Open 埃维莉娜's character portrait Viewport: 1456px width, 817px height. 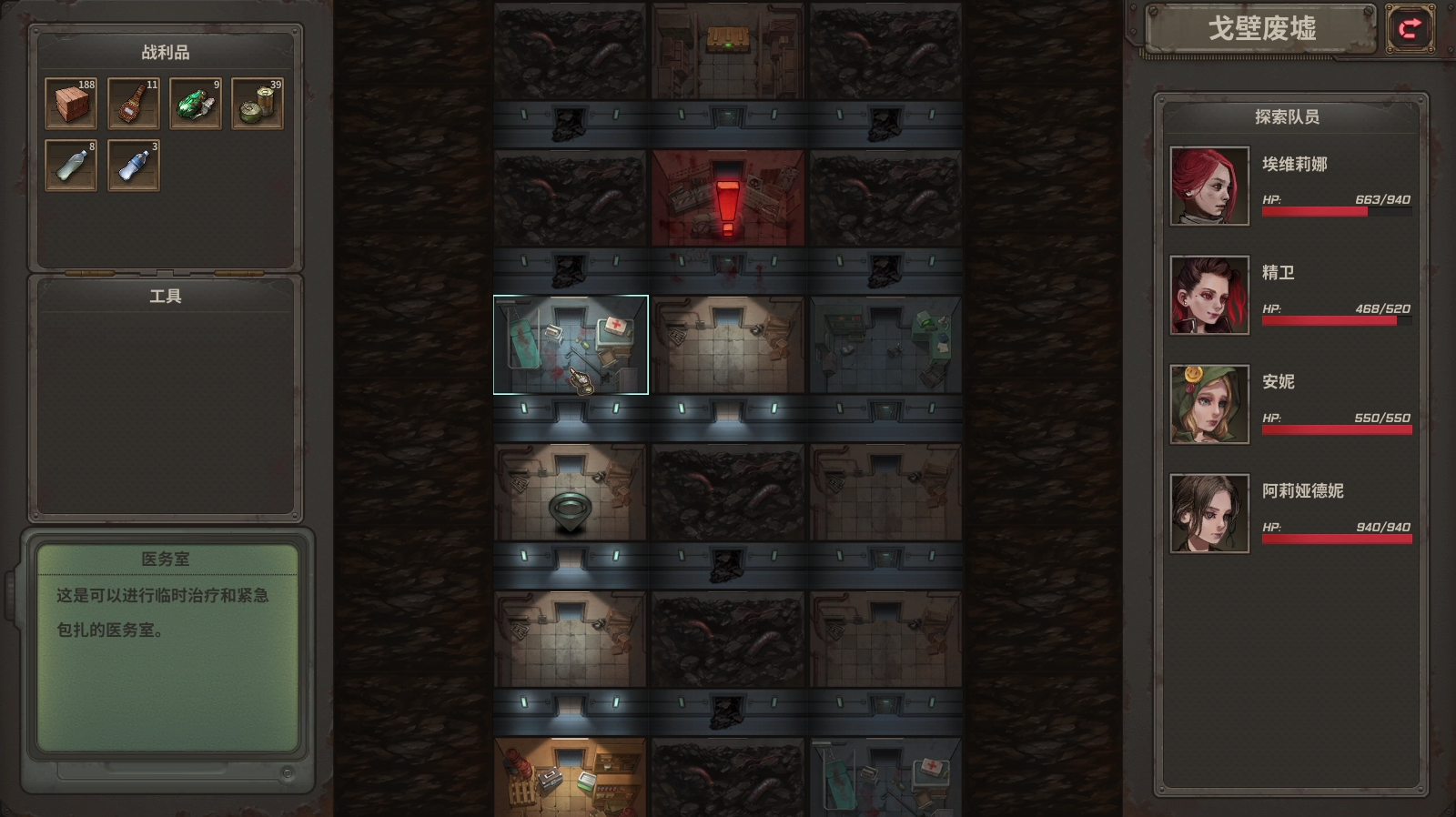[x=1208, y=187]
